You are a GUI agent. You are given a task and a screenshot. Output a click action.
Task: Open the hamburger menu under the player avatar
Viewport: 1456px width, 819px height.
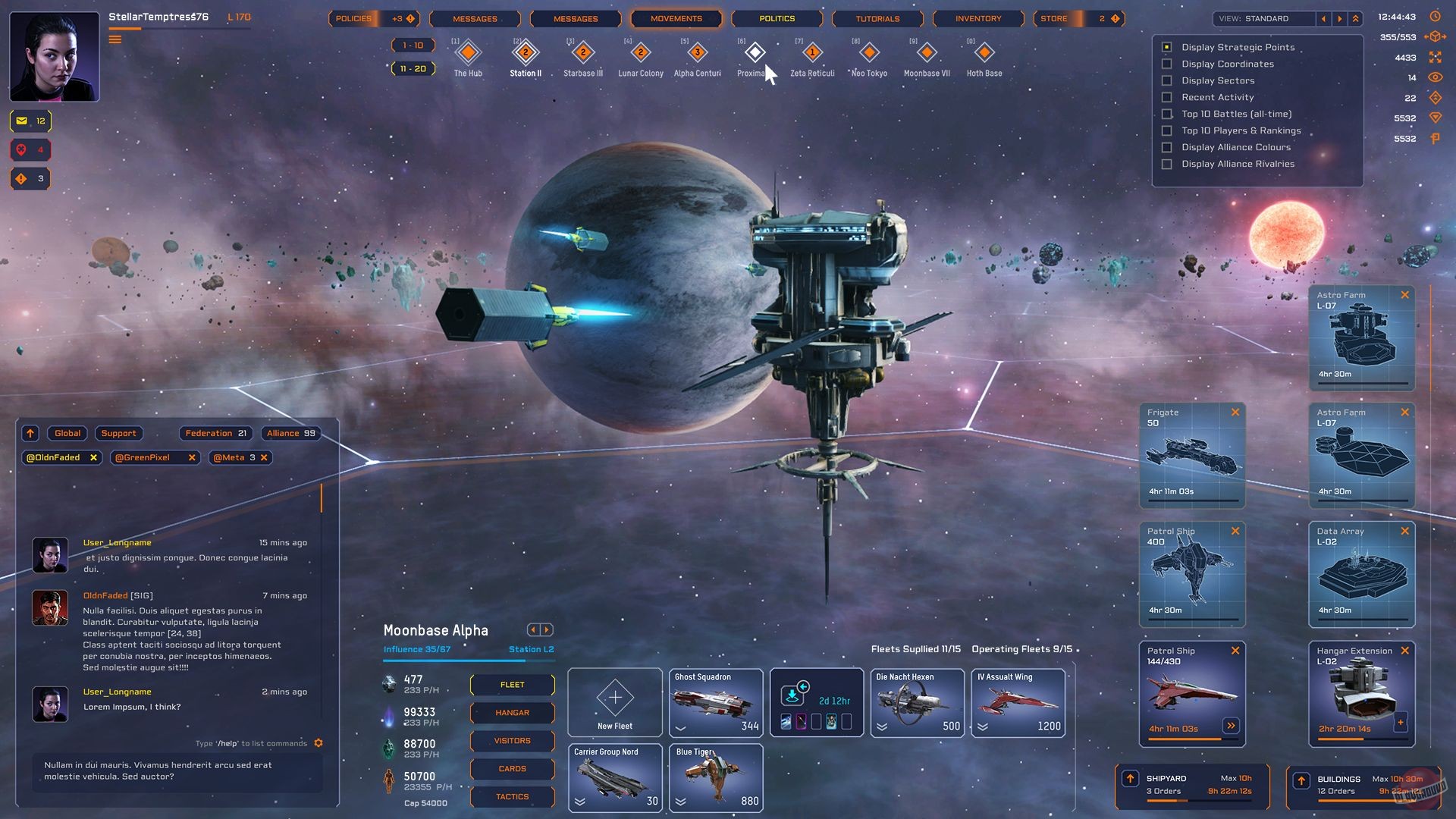click(x=116, y=39)
